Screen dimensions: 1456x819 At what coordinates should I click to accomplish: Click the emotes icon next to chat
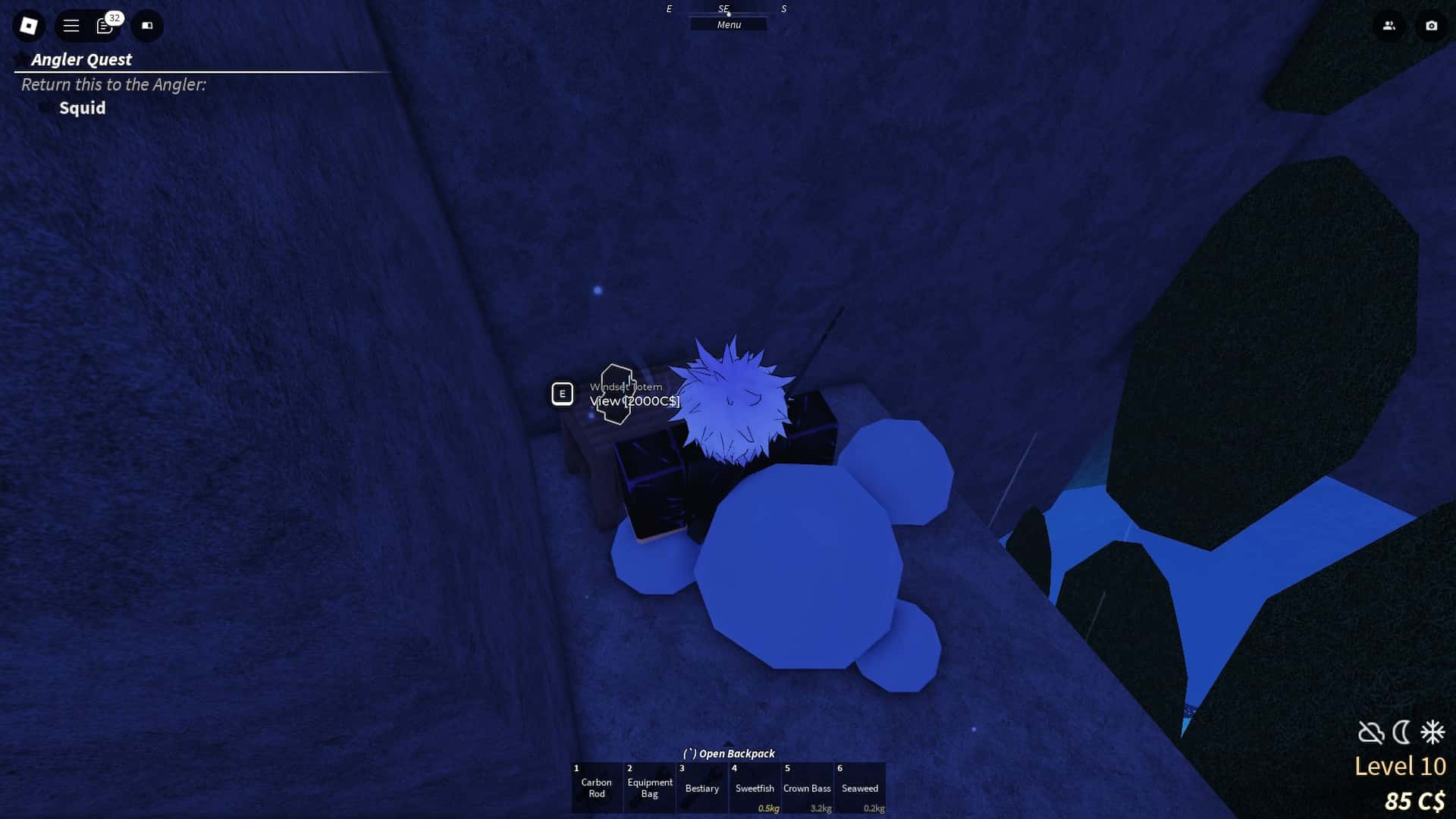point(147,26)
